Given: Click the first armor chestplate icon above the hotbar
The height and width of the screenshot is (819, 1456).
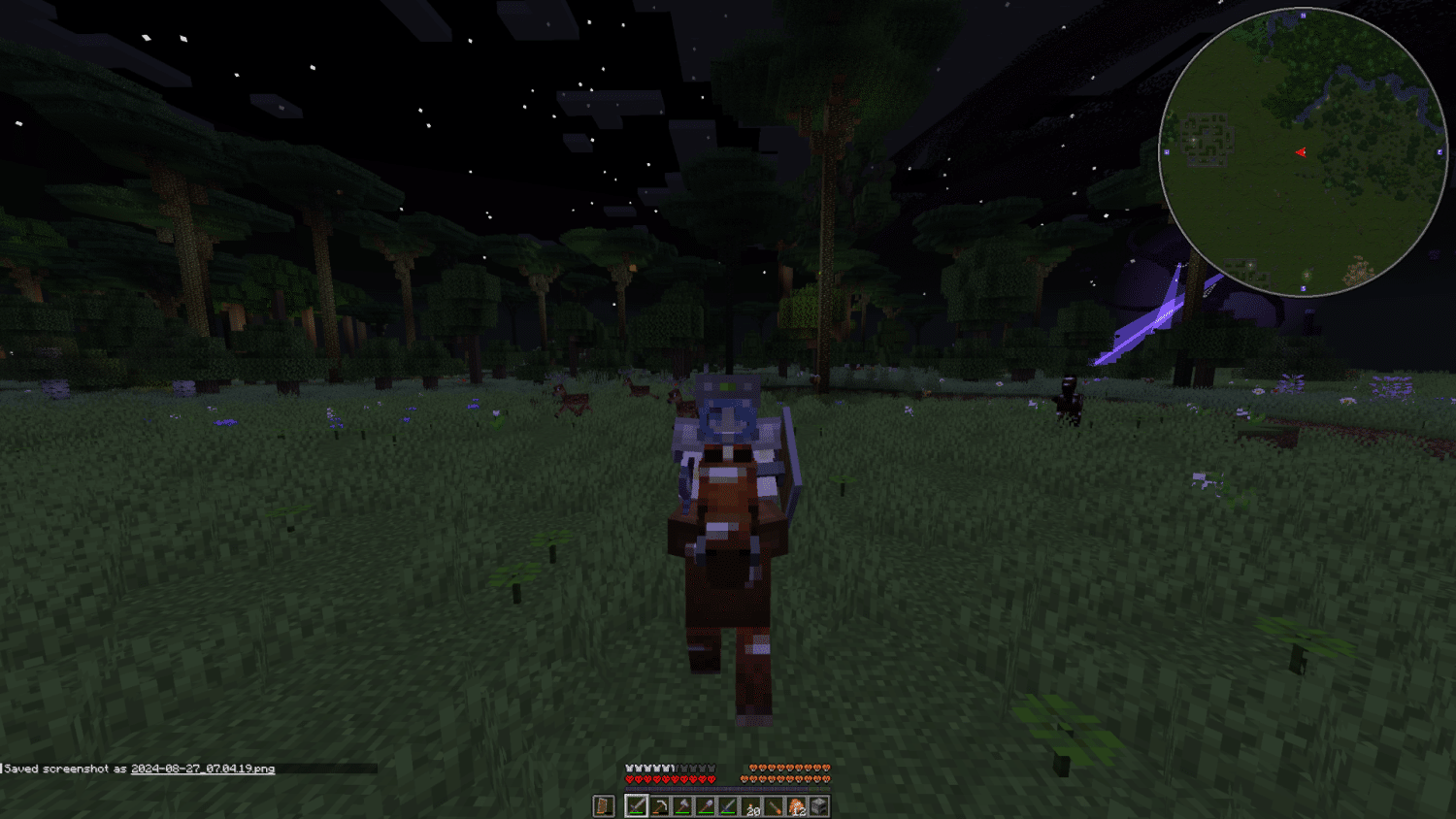Looking at the screenshot, I should (x=628, y=768).
